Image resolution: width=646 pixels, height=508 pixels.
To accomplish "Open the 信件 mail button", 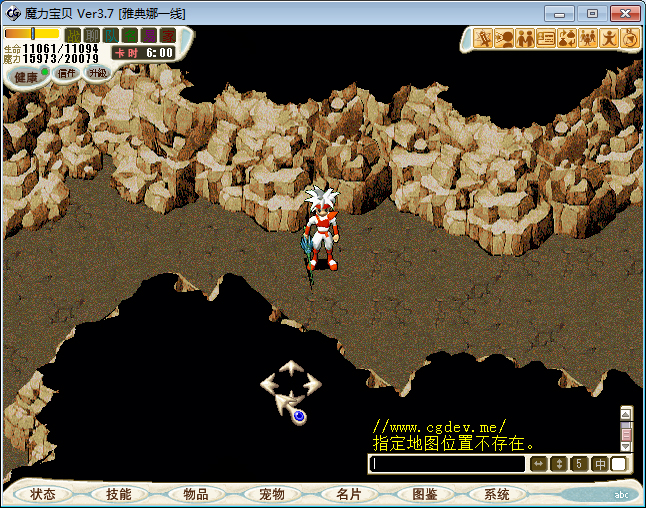I will [x=67, y=73].
